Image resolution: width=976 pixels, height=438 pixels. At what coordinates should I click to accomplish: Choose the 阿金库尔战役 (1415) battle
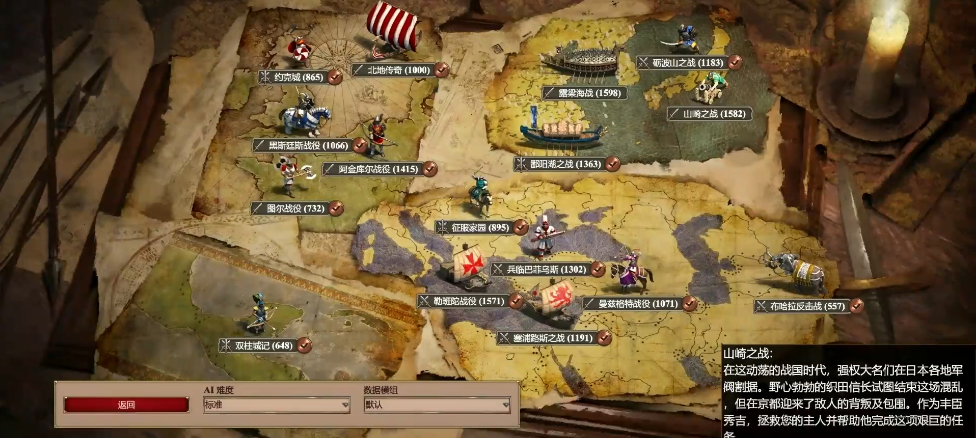pyautogui.click(x=378, y=169)
